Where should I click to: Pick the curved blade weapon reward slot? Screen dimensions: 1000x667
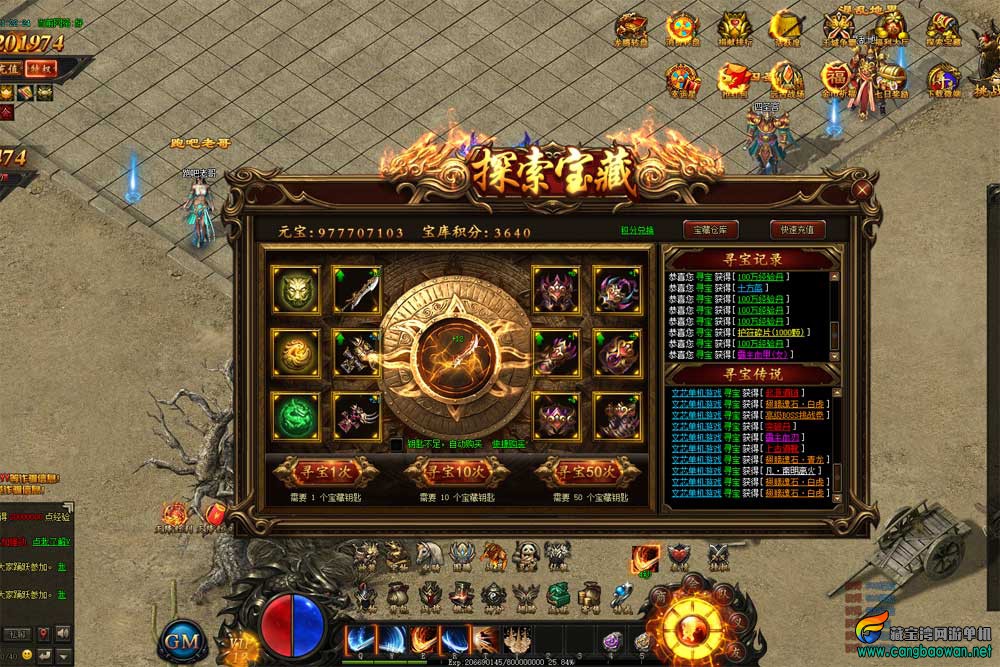[355, 290]
